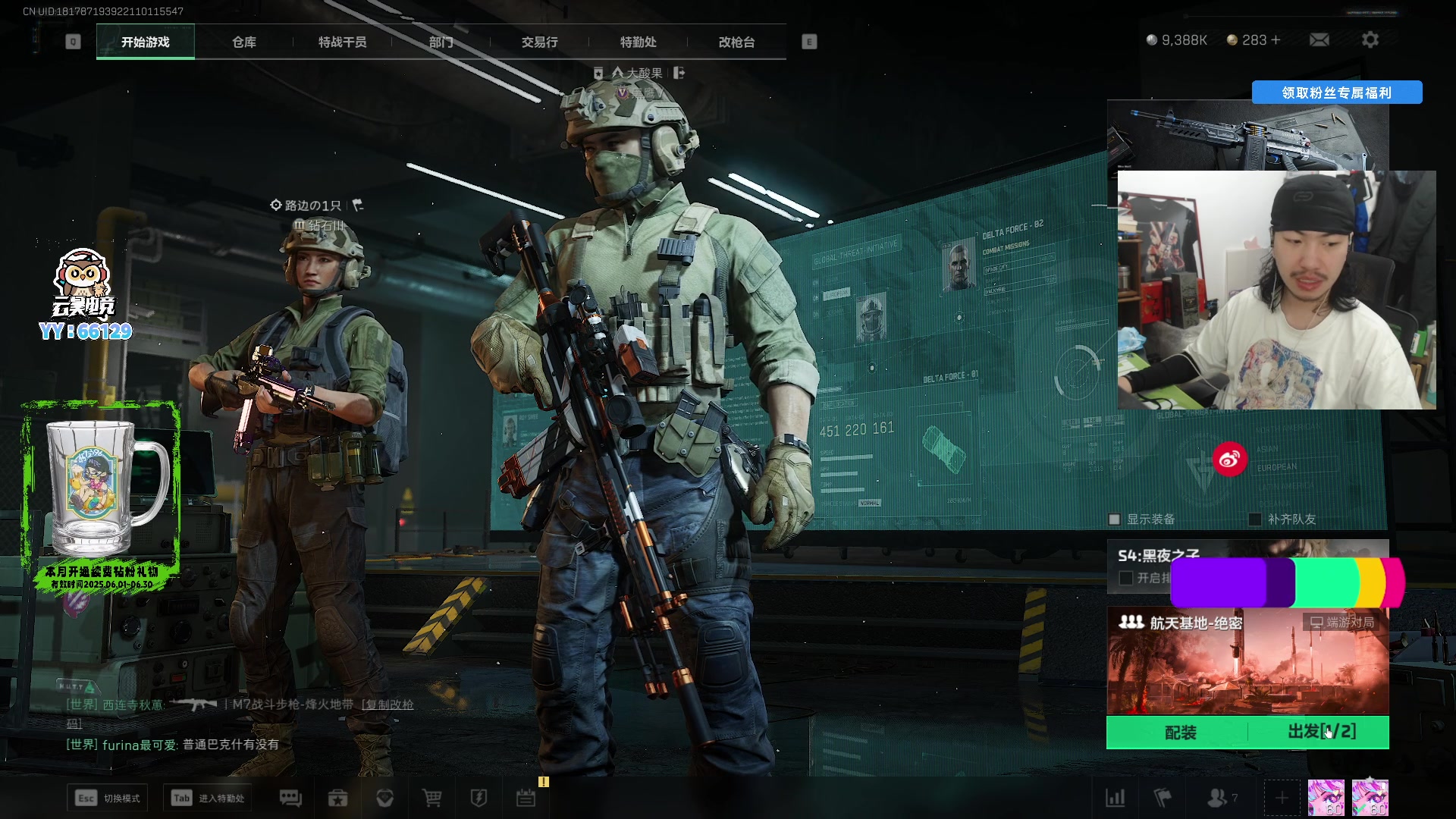
Task: Switch to the 特勤处 tab
Action: (x=639, y=42)
